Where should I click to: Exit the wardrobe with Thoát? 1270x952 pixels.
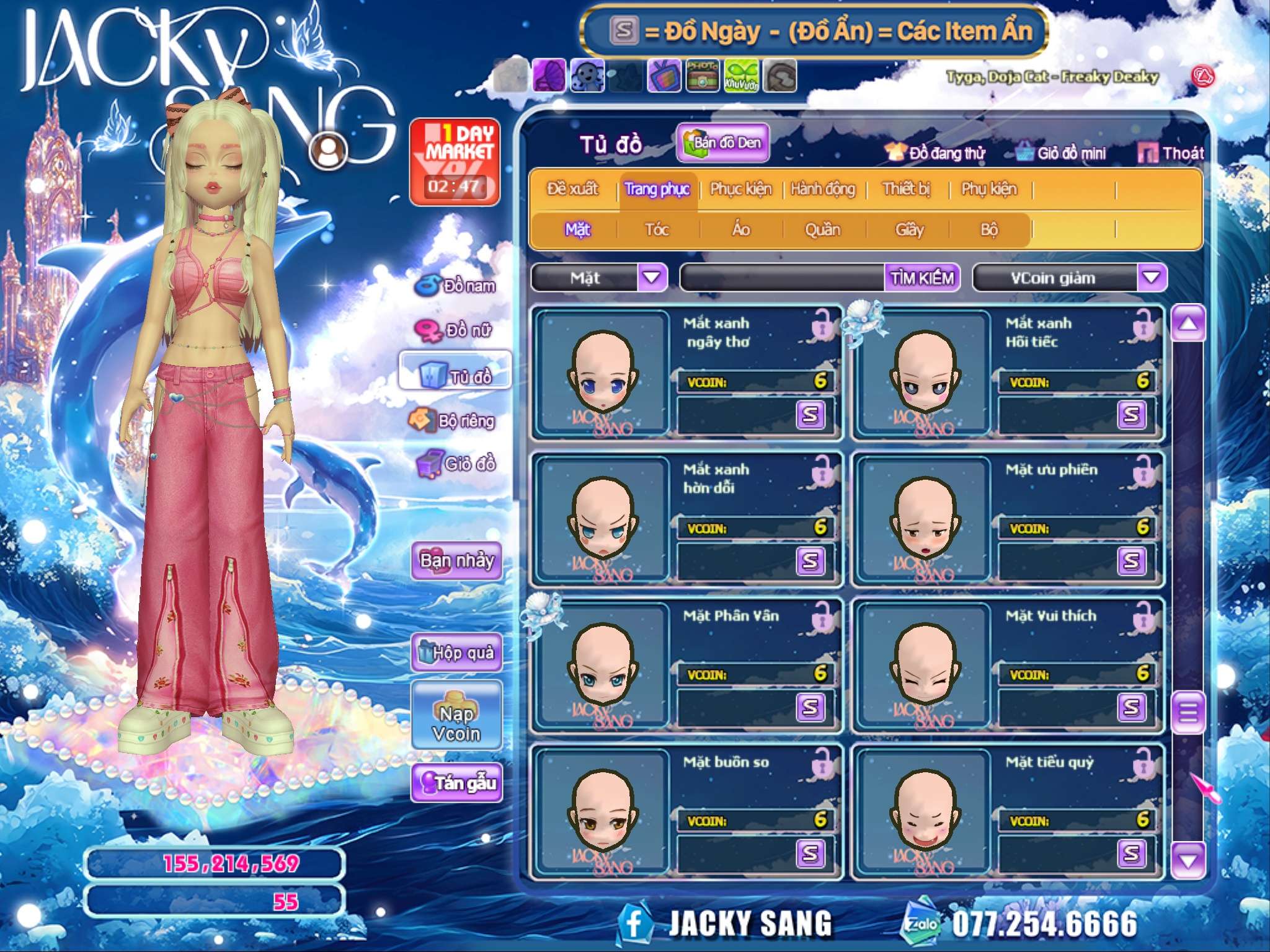click(1171, 153)
